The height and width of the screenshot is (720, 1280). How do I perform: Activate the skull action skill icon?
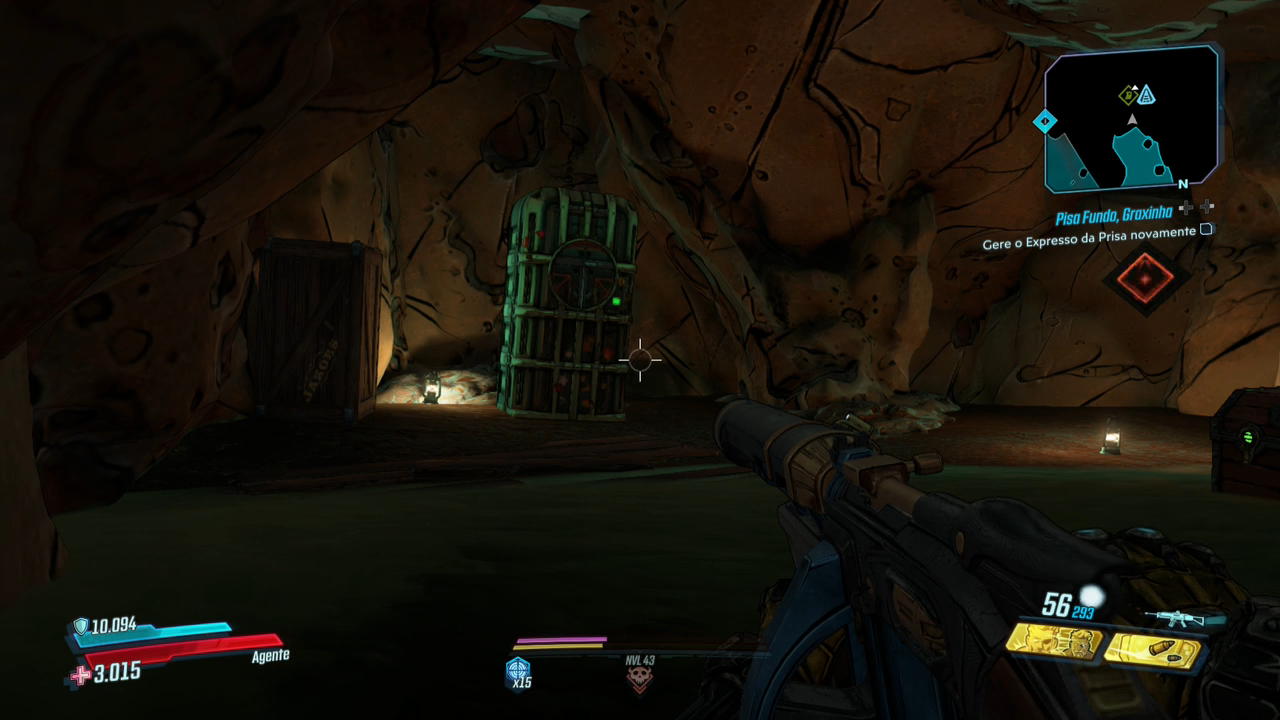pyautogui.click(x=640, y=679)
